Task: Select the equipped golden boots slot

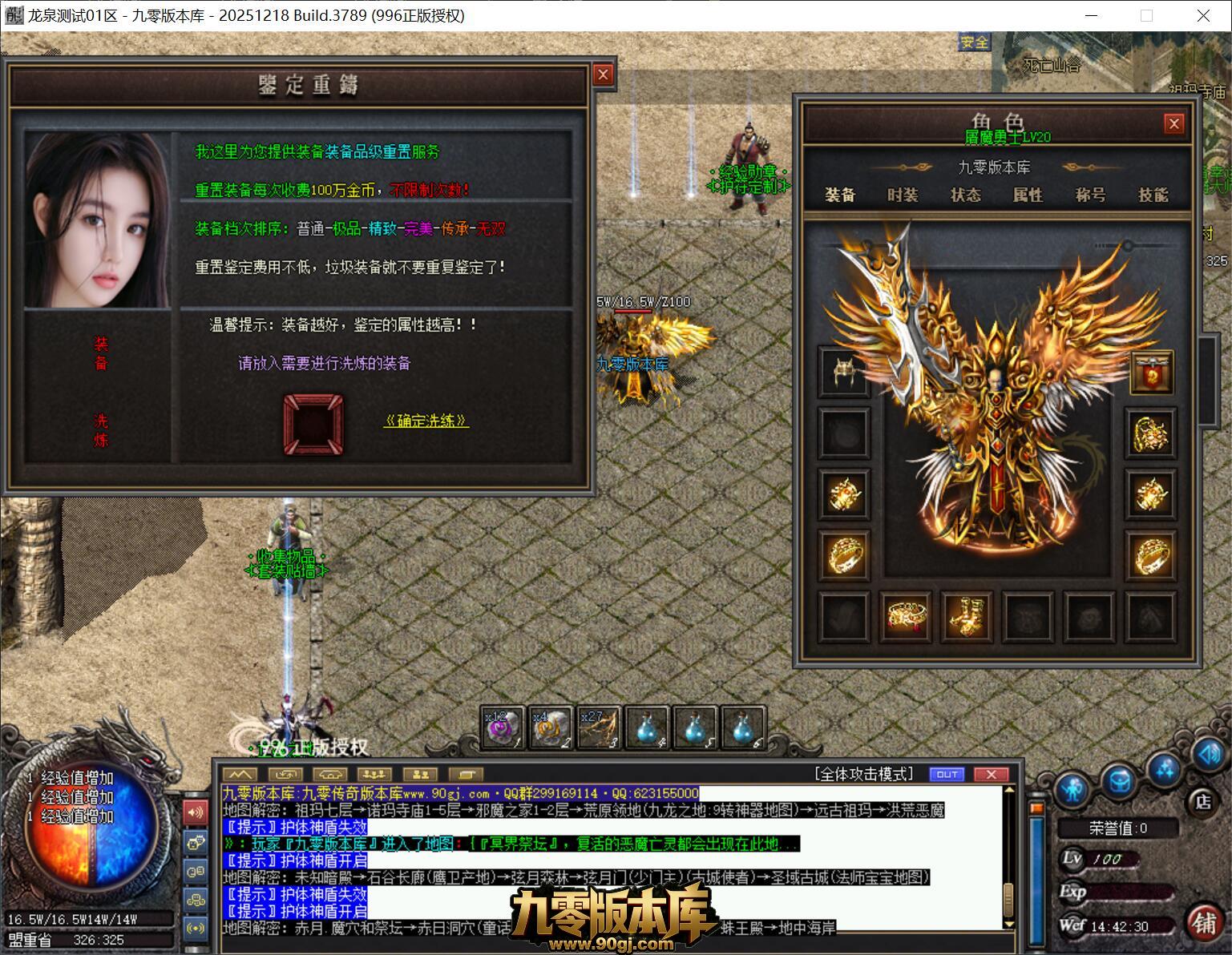Action: tap(966, 615)
